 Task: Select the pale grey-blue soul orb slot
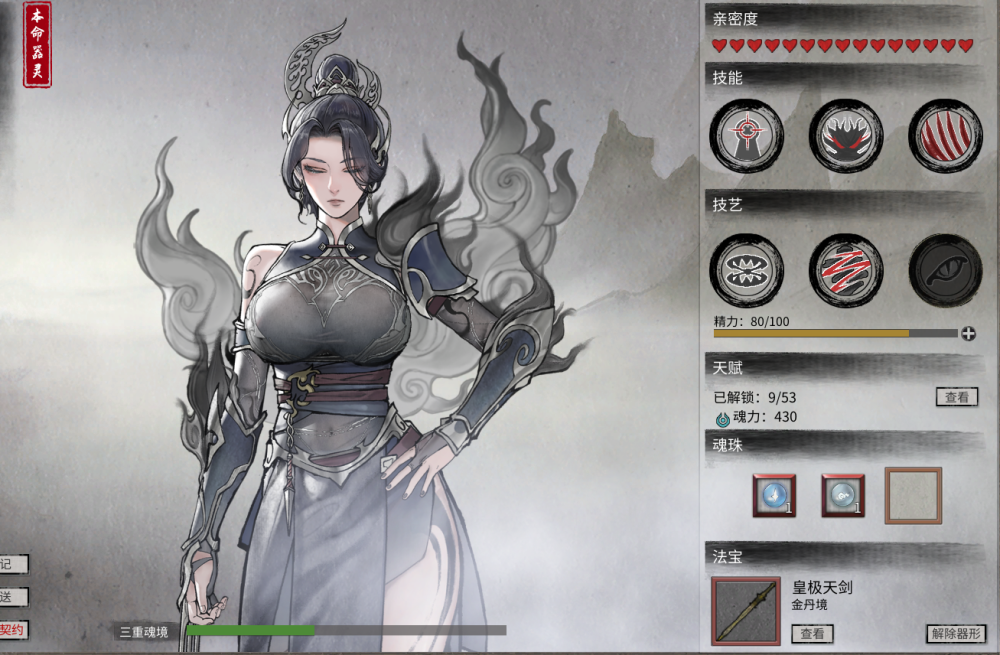[x=843, y=495]
